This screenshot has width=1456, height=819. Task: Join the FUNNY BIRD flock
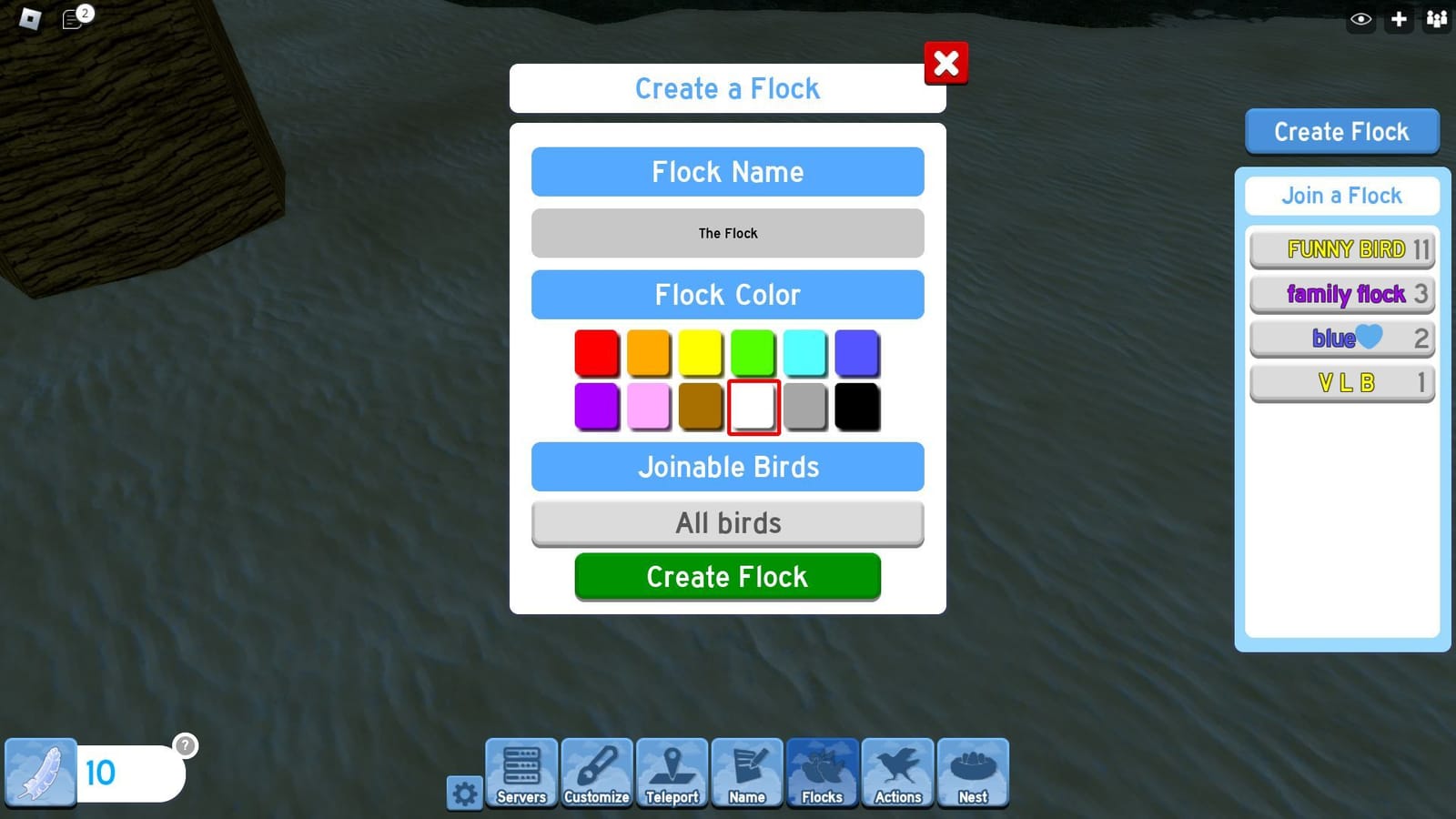pos(1341,248)
